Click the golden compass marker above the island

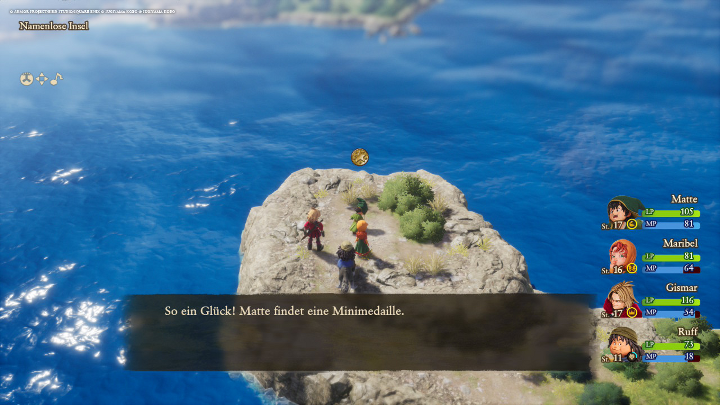tap(360, 157)
